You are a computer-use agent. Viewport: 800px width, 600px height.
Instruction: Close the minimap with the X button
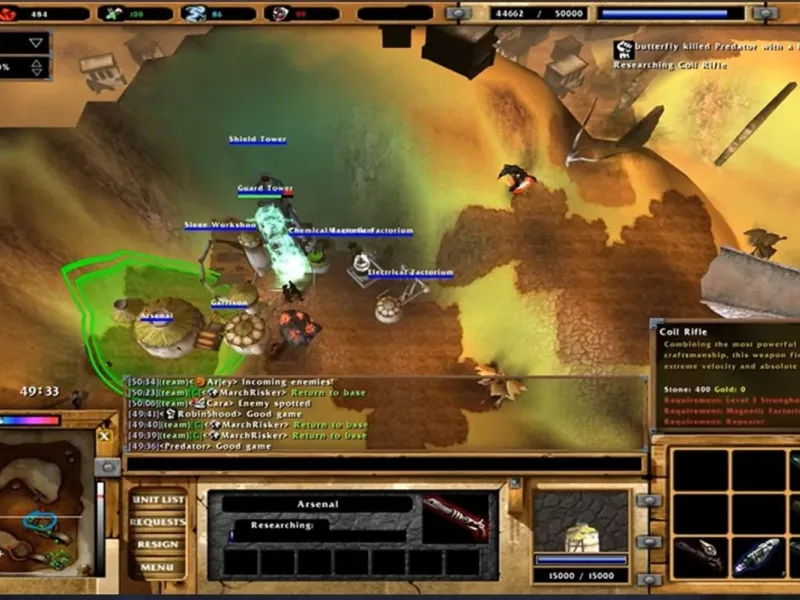[x=104, y=436]
